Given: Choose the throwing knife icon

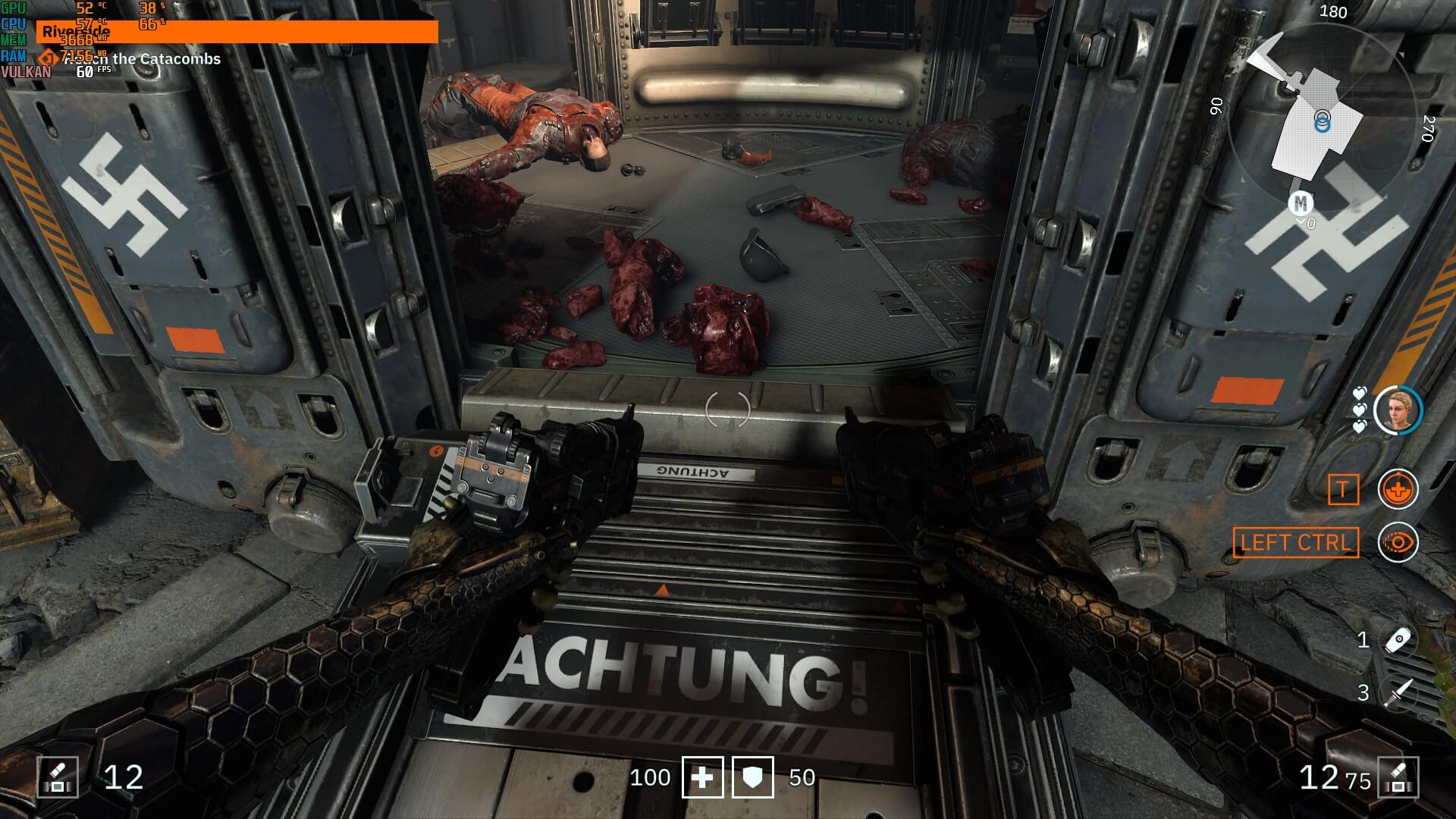Looking at the screenshot, I should pyautogui.click(x=1398, y=692).
